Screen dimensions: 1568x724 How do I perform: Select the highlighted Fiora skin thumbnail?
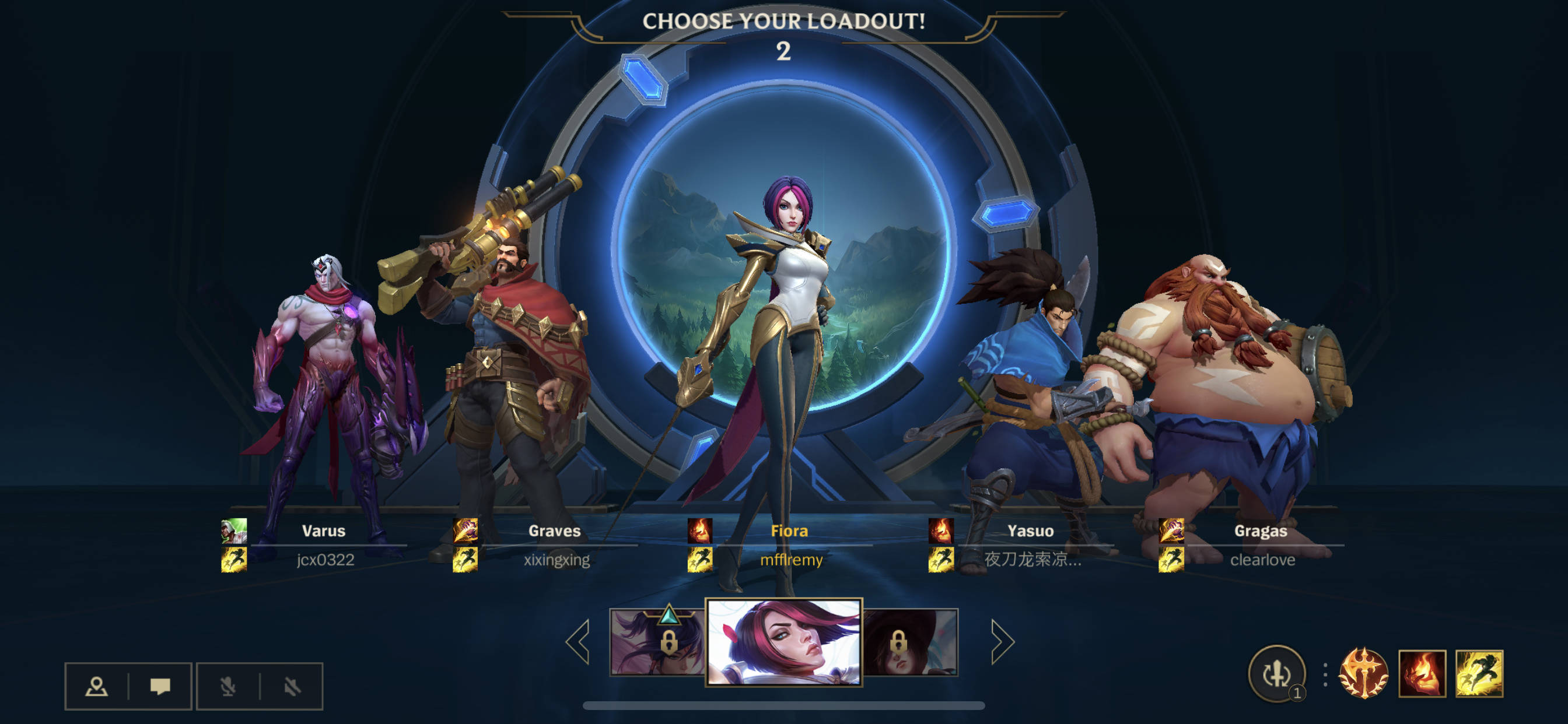pos(783,642)
